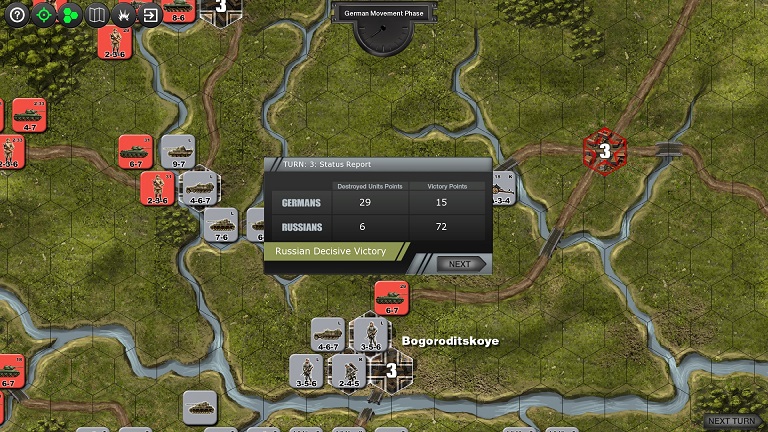Click the exit arrow icon
Viewport: 768px width, 432px height.
pos(150,15)
